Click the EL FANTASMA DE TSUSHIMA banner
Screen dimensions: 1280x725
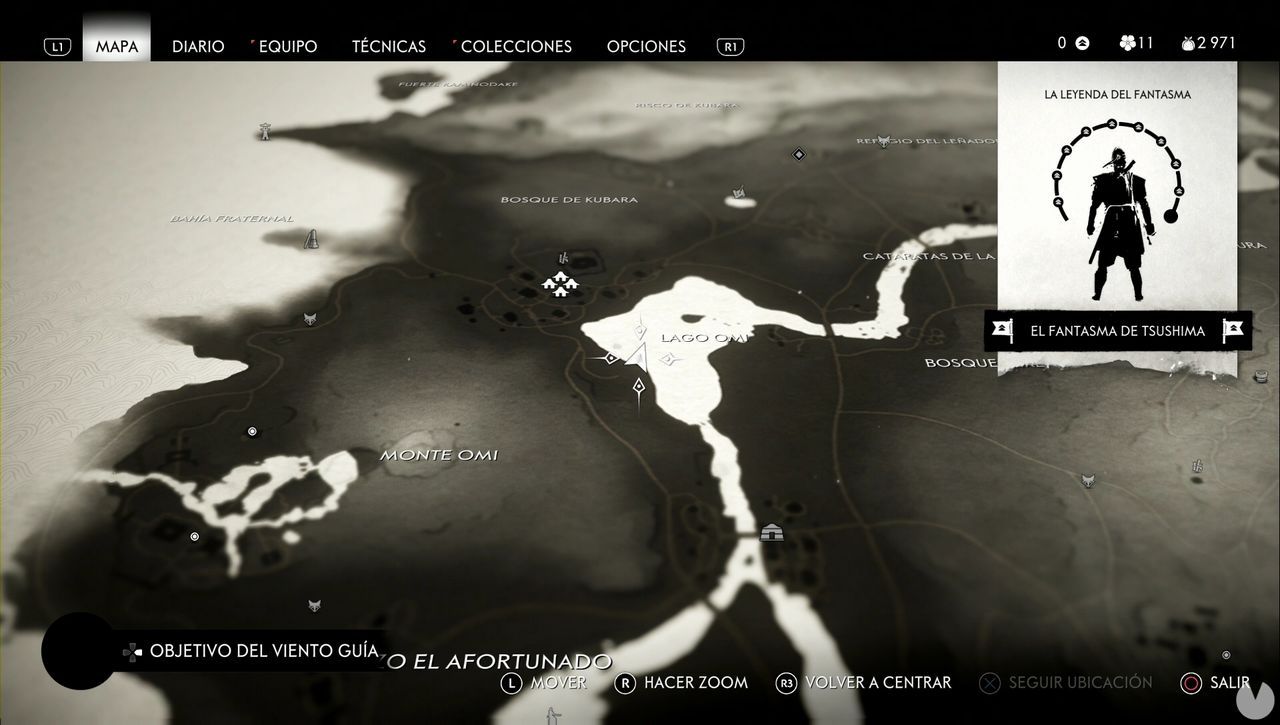pyautogui.click(x=1118, y=330)
